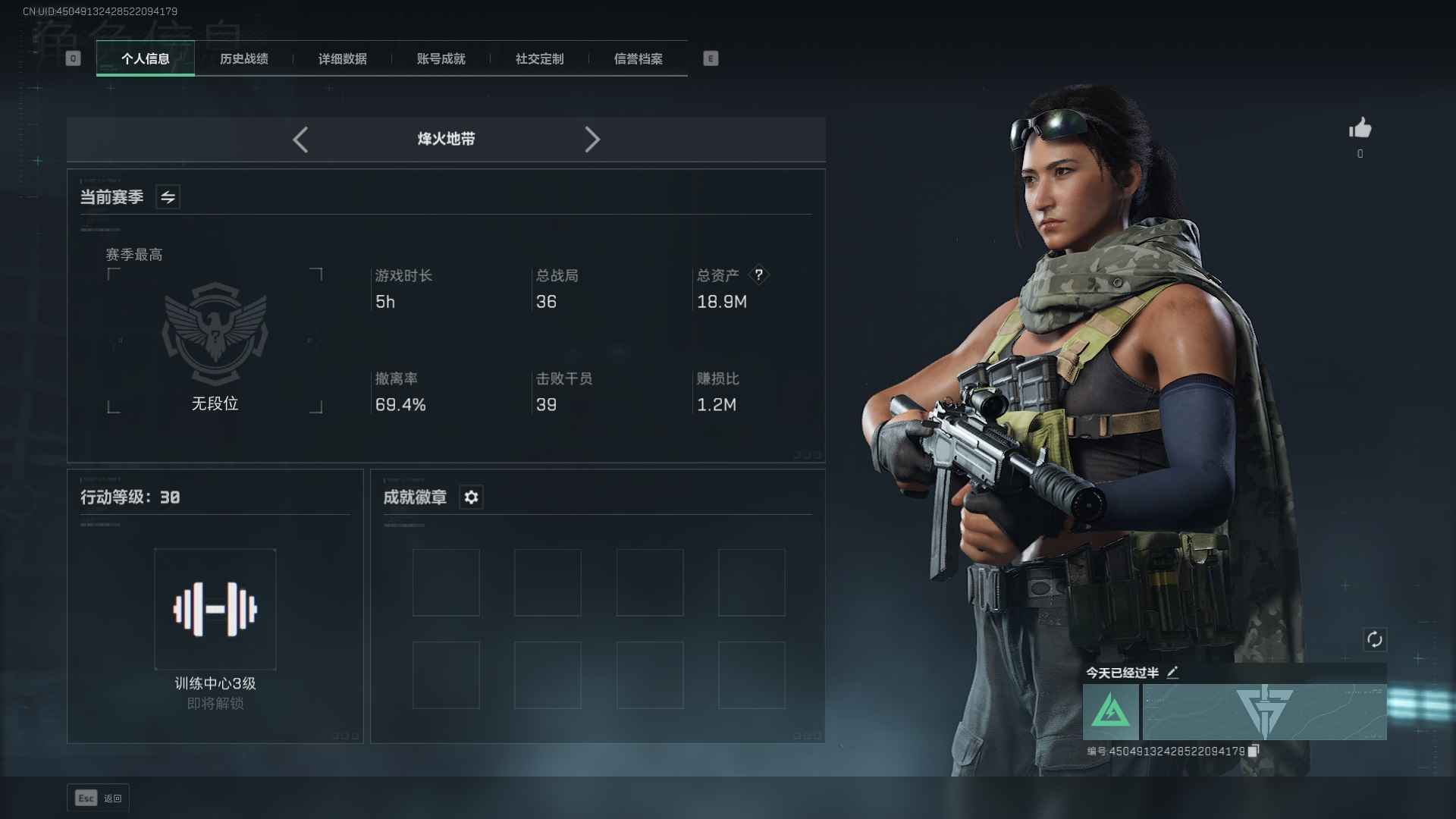Give a thumbs-up like to the profile
Image resolution: width=1456 pixels, height=819 pixels.
(1360, 128)
